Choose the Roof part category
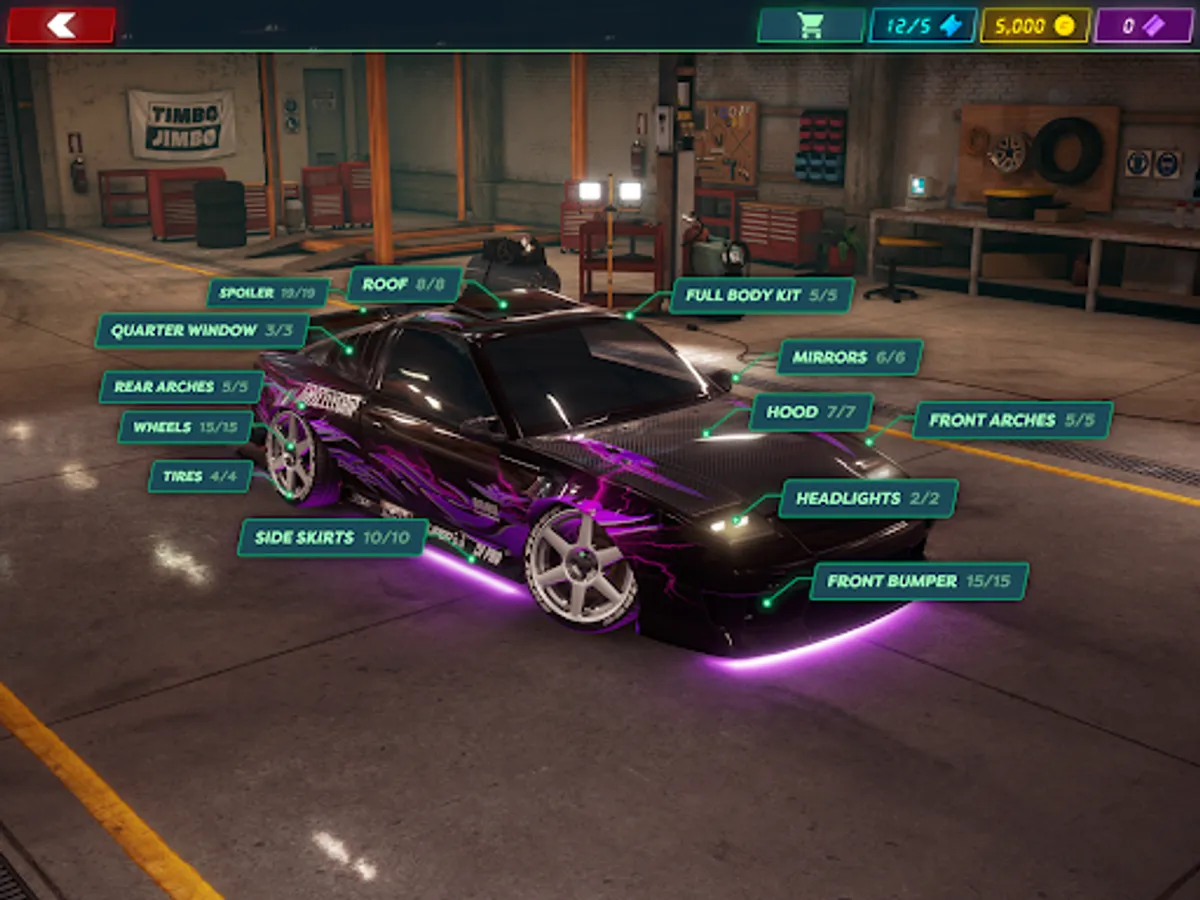The image size is (1200, 900). 404,284
